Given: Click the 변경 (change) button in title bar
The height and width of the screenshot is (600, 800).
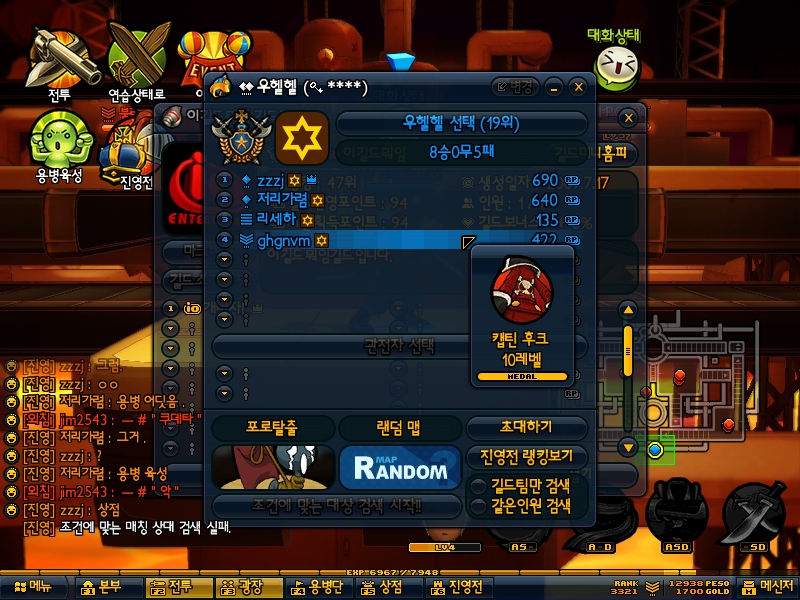Looking at the screenshot, I should click(x=516, y=87).
